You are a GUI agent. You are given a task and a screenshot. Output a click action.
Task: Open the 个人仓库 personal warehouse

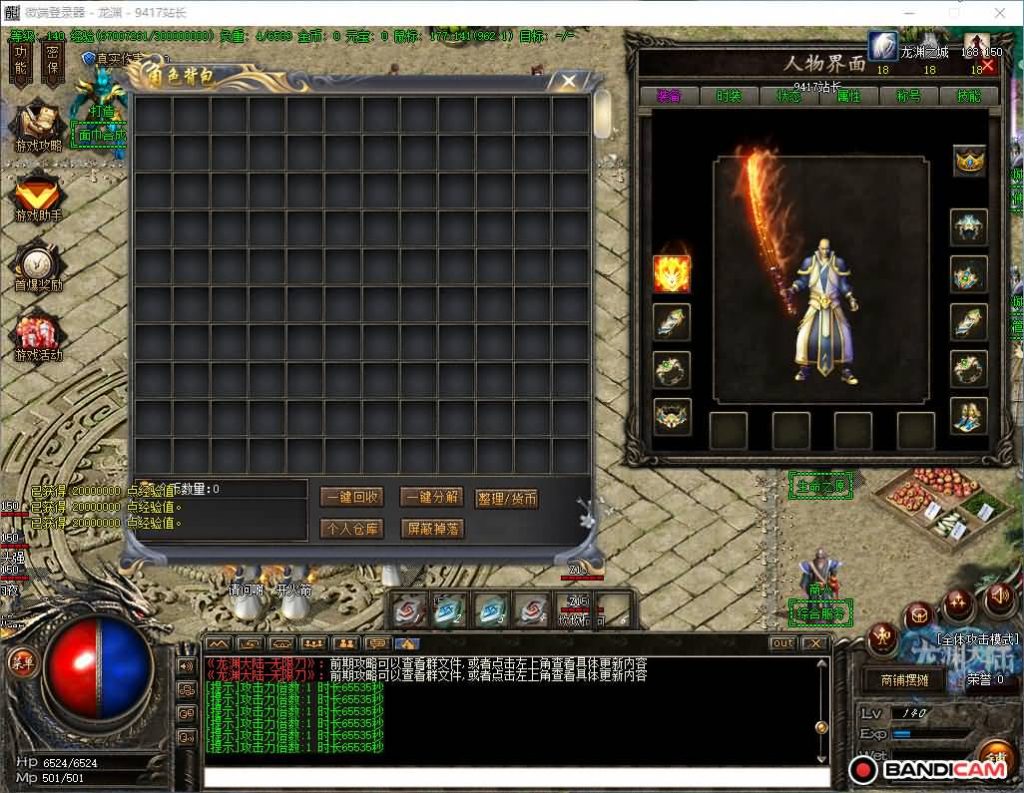[351, 528]
